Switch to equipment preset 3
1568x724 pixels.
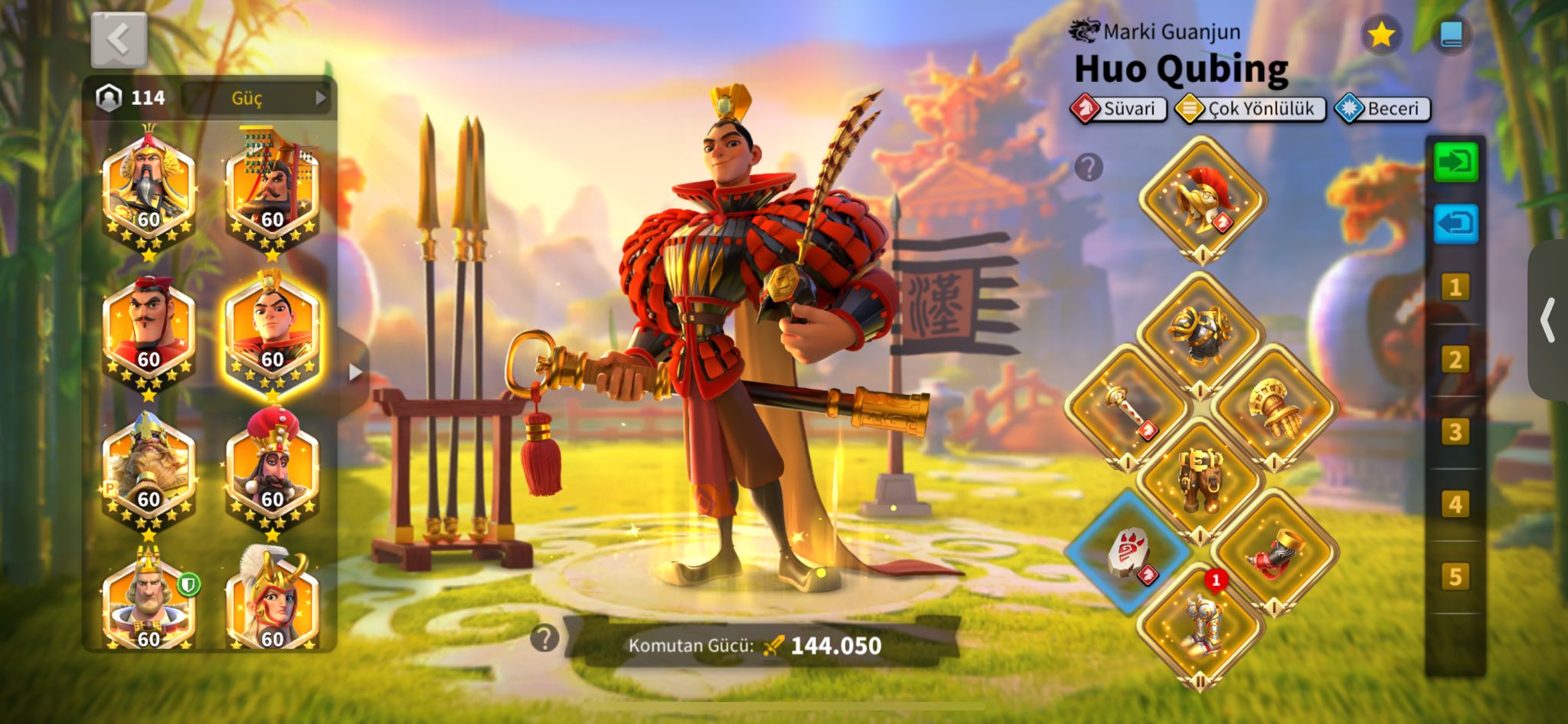(1455, 432)
